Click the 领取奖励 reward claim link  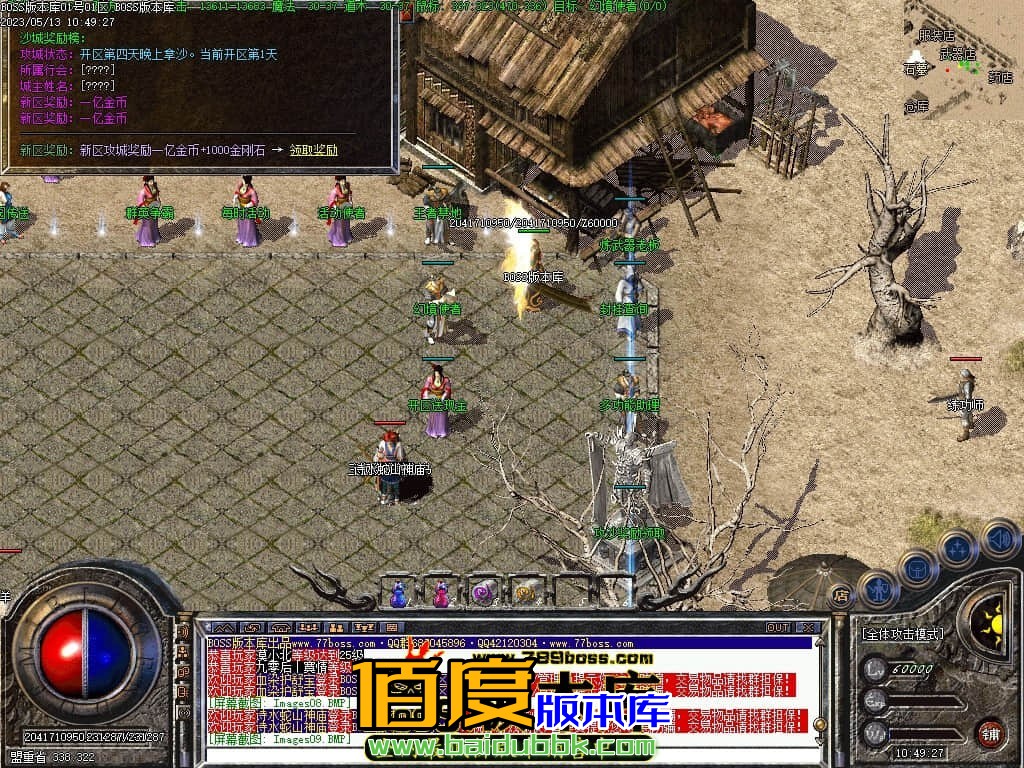(313, 150)
